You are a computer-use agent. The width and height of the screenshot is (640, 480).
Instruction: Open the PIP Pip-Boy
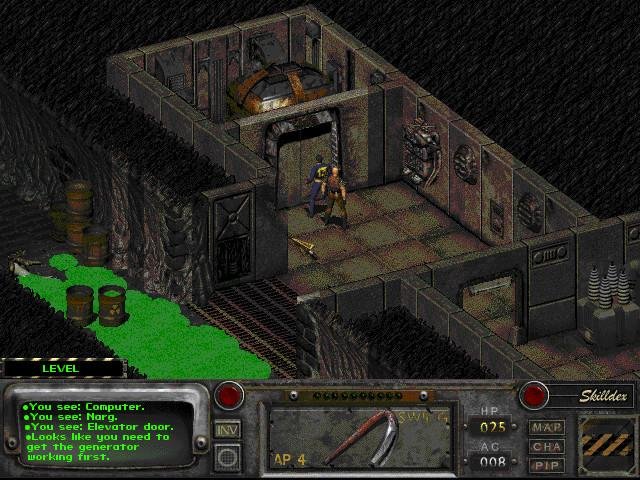coord(547,465)
